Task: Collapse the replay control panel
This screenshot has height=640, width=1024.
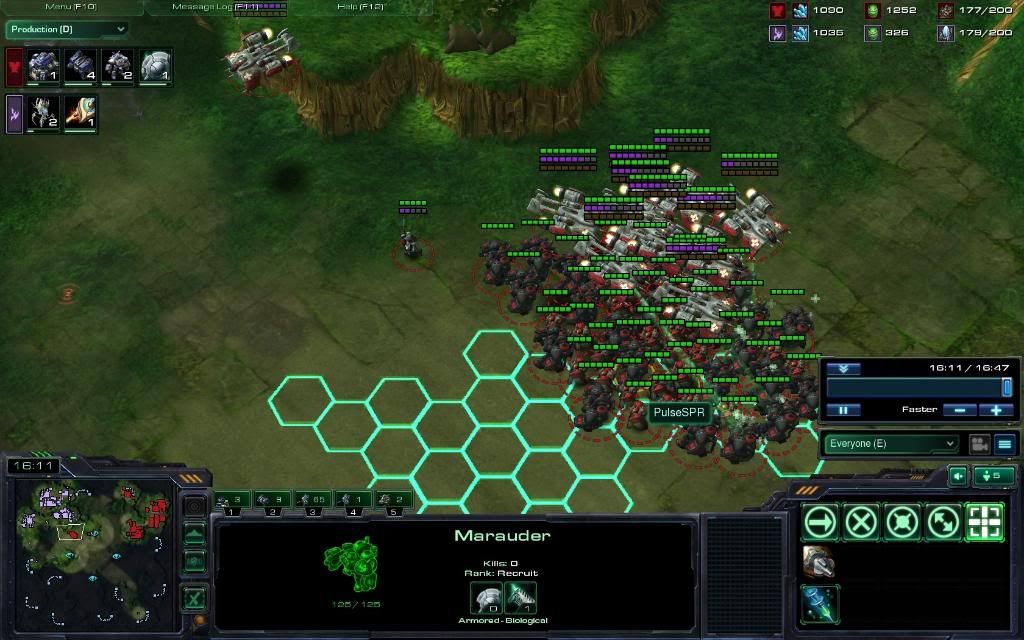Action: pyautogui.click(x=843, y=368)
